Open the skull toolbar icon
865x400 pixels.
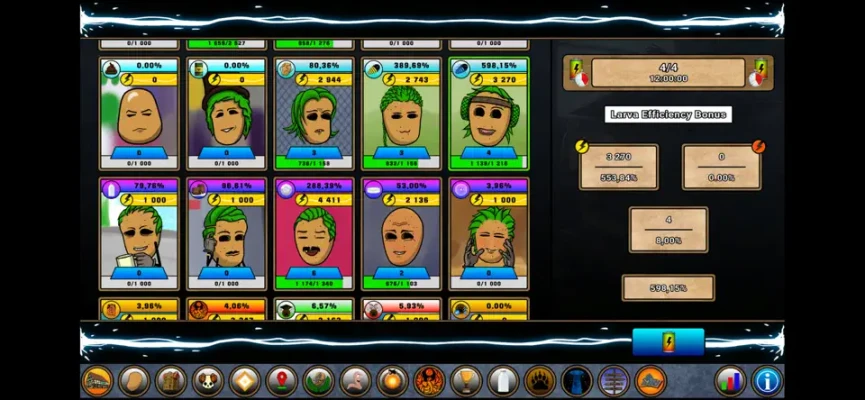tap(208, 381)
